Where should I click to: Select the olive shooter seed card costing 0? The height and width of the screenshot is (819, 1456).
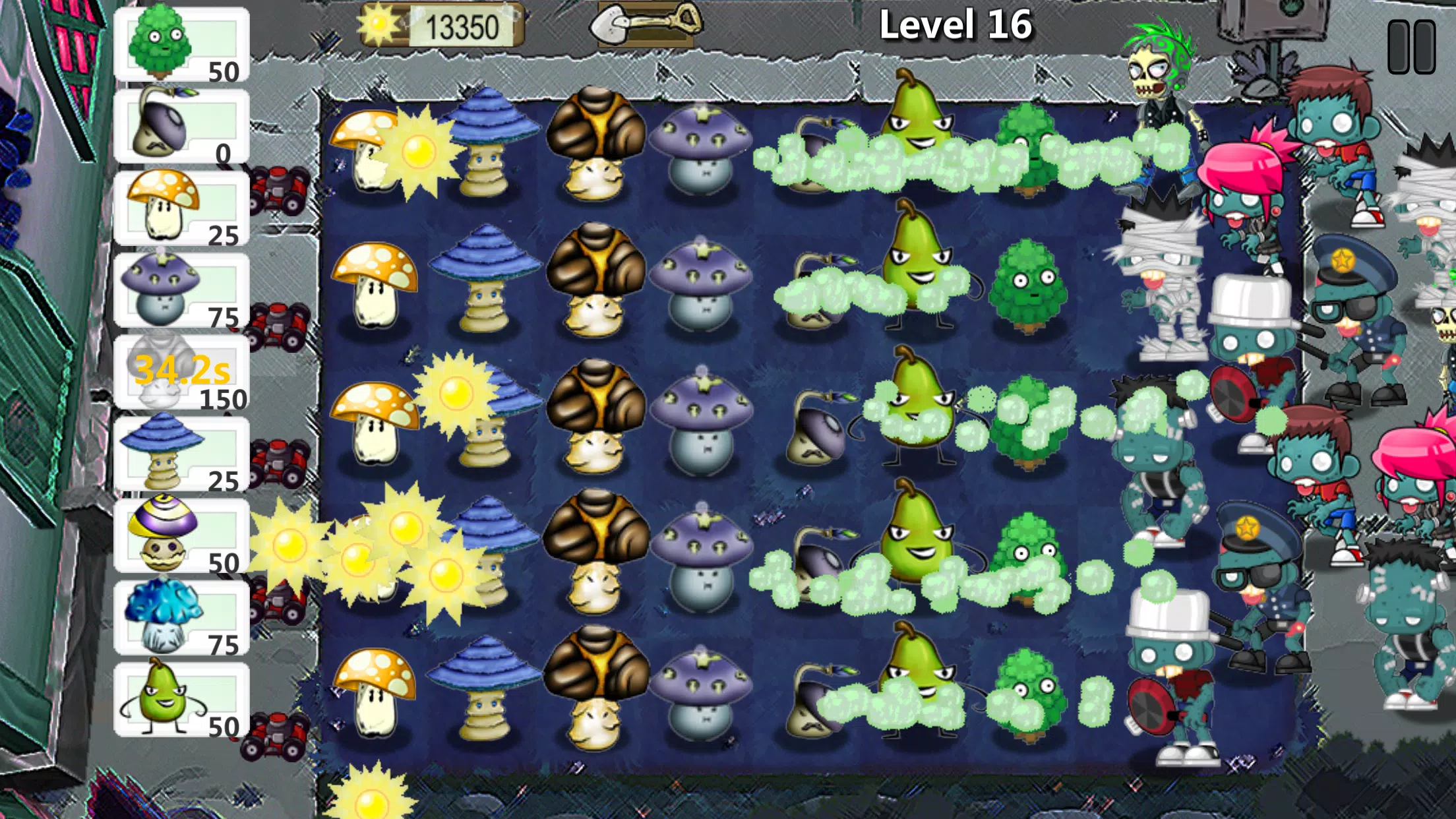[x=180, y=125]
